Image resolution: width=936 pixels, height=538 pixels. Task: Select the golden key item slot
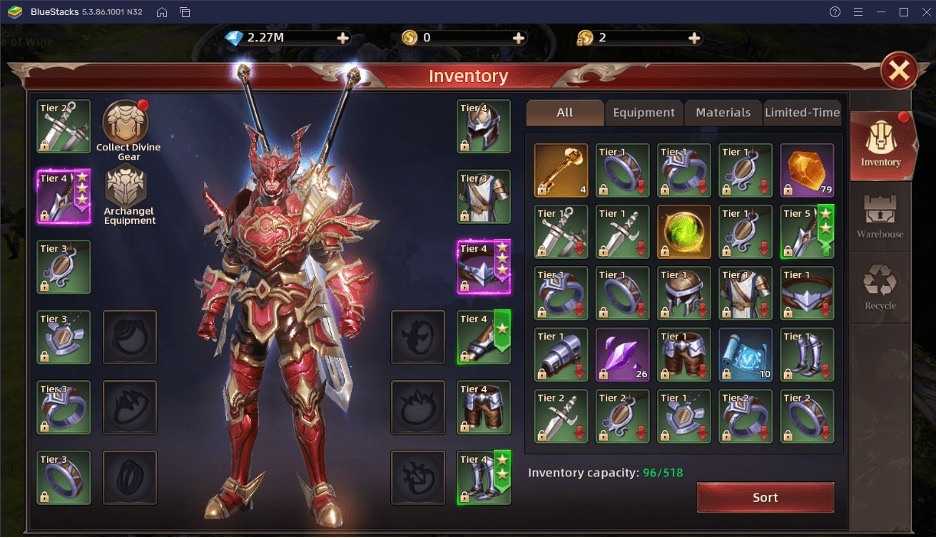point(560,170)
